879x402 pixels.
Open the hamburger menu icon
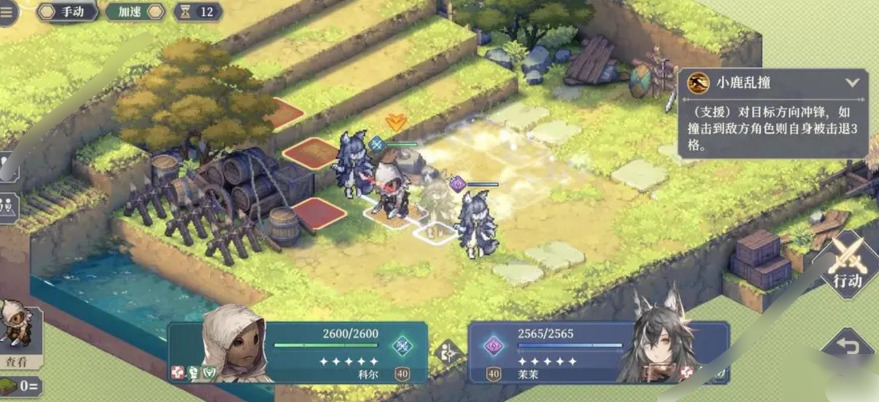pyautogui.click(x=9, y=10)
